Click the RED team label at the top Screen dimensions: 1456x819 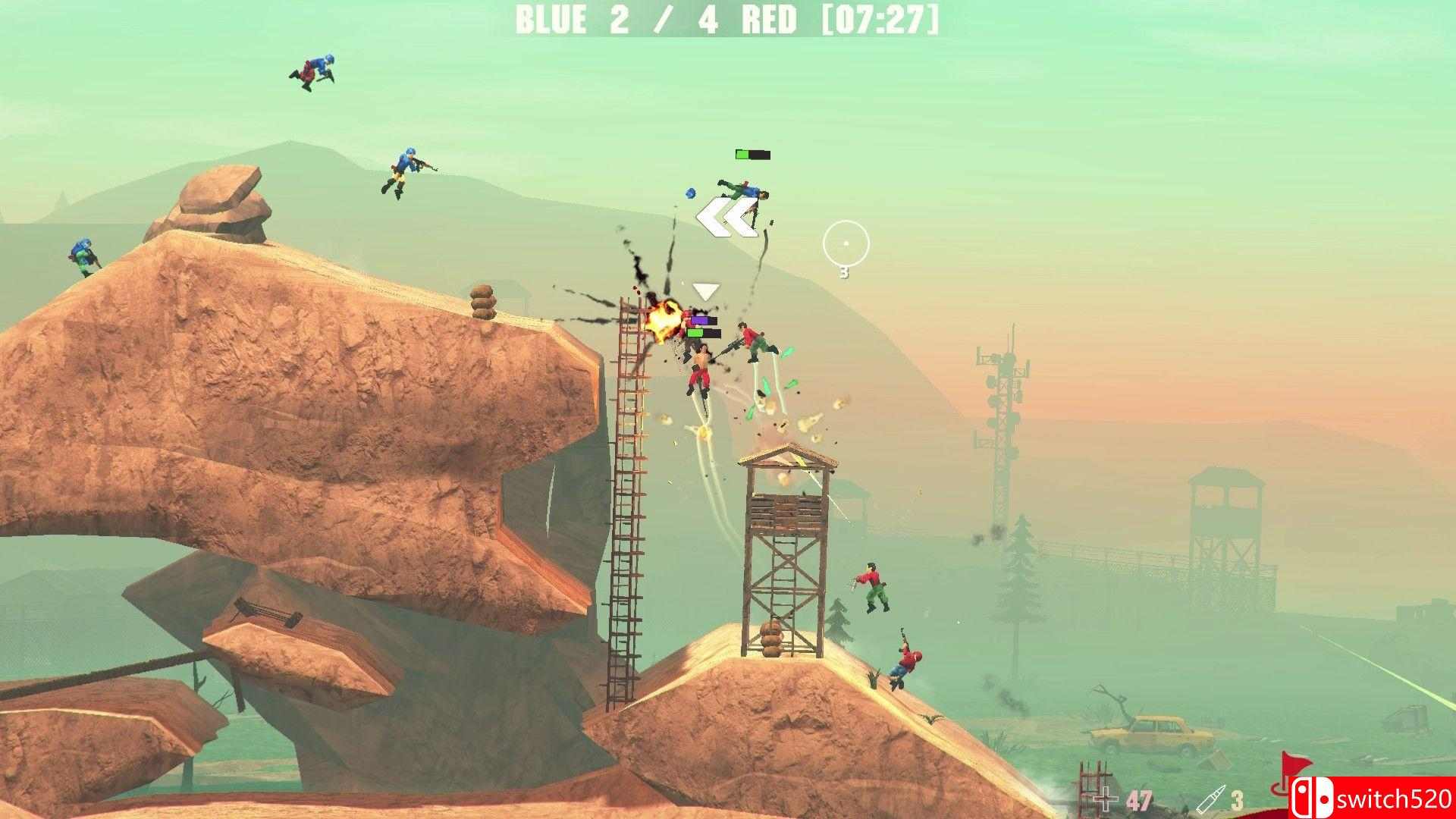(768, 20)
